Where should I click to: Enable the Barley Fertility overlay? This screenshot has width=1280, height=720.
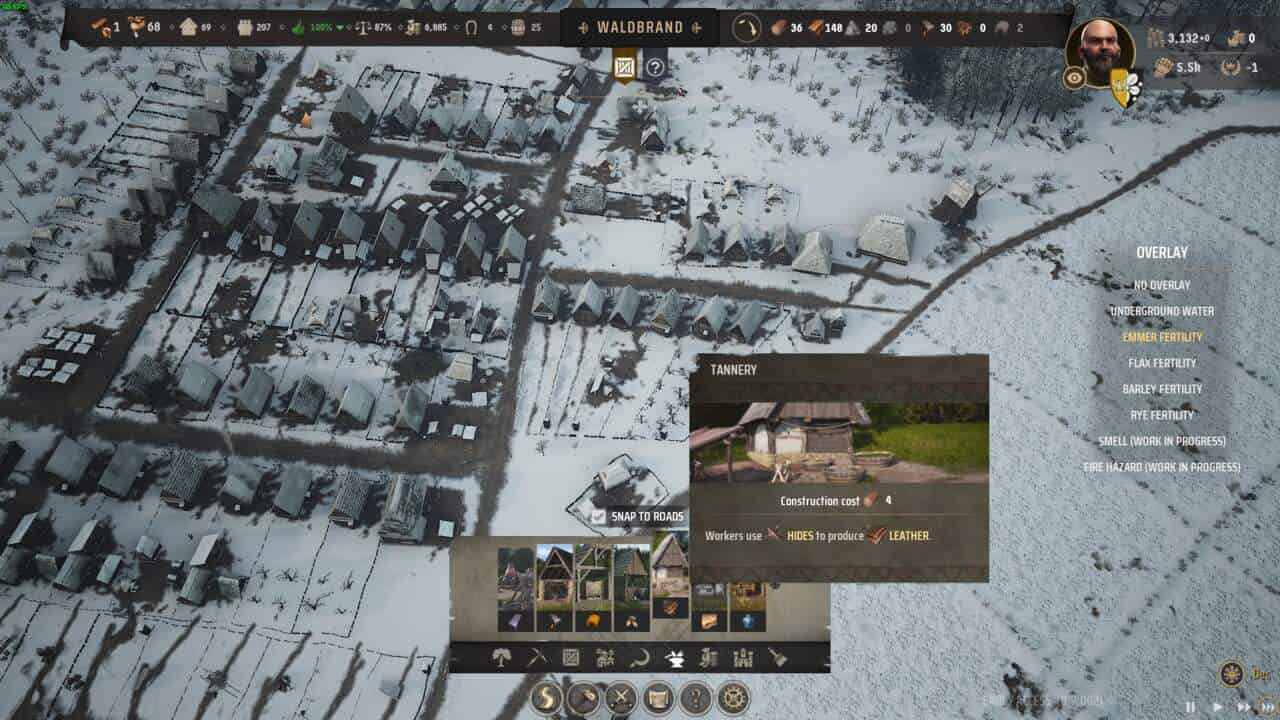[1161, 389]
